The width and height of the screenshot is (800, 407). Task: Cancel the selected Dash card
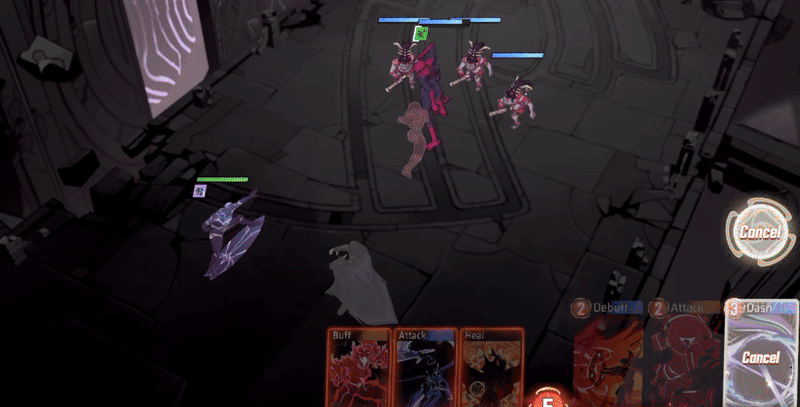[x=761, y=356]
